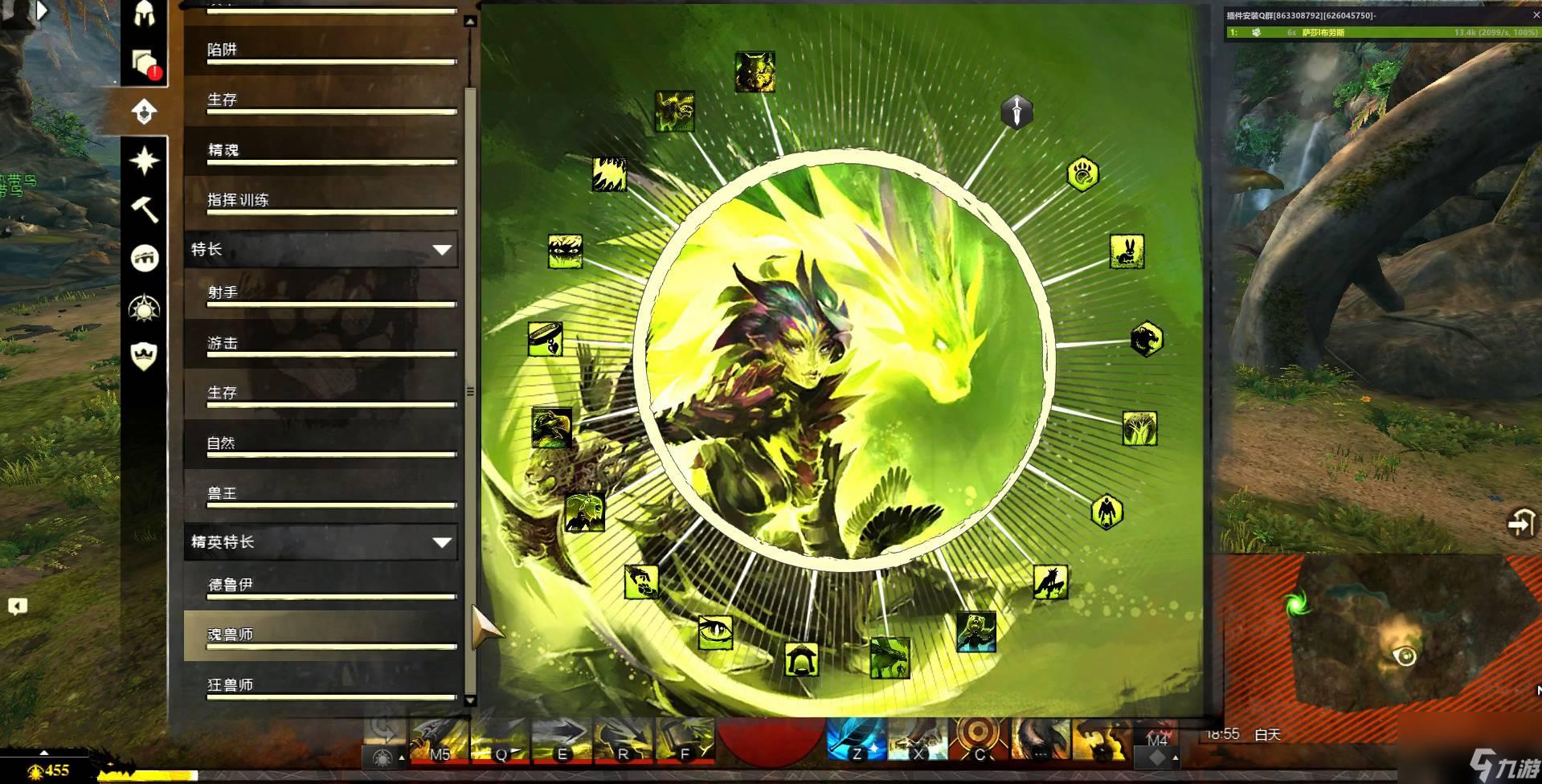Screen dimensions: 1542x784
Task: Switch to the hammer crafting tab
Action: (145, 210)
